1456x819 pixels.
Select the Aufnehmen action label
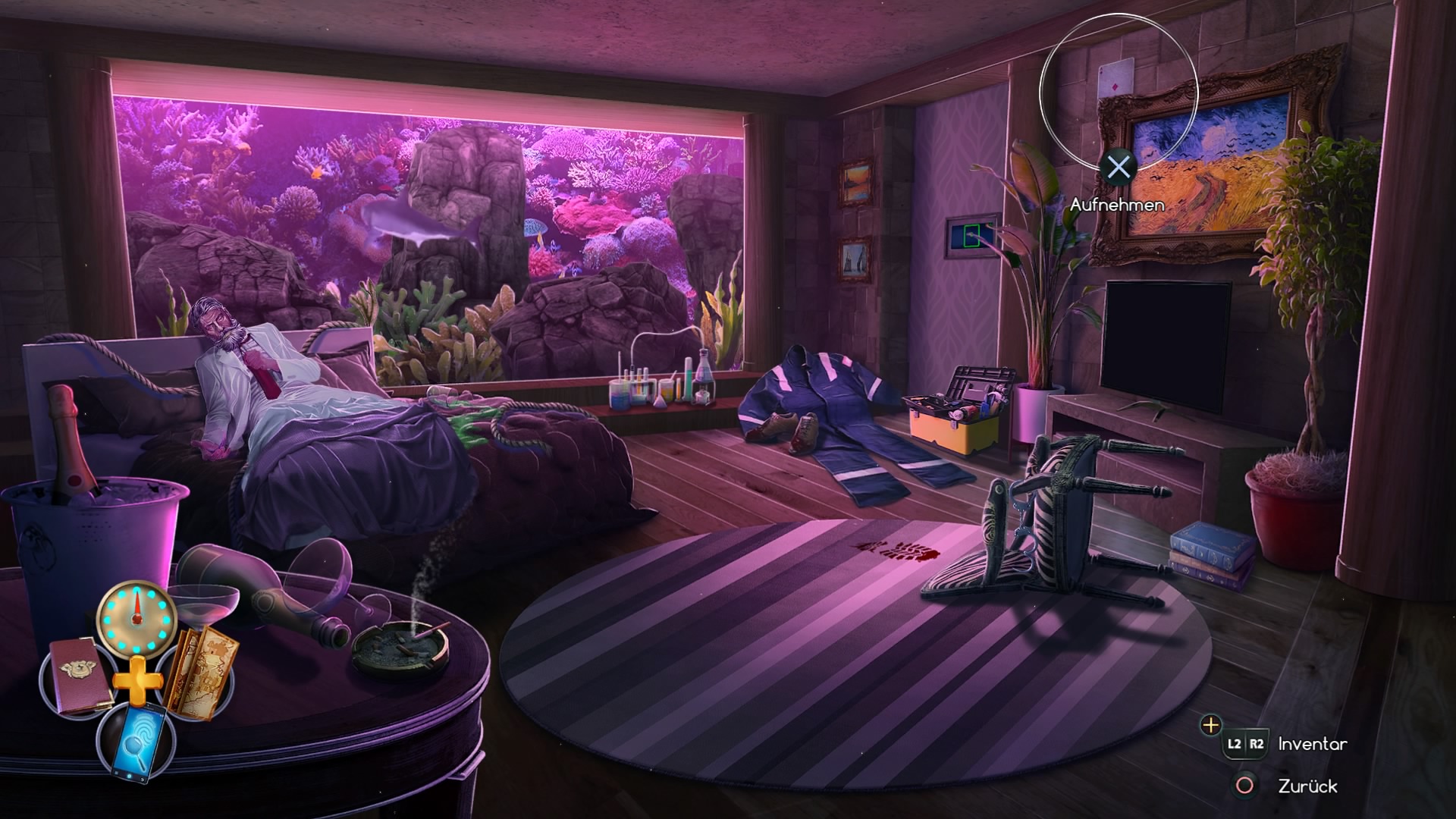click(x=1118, y=204)
